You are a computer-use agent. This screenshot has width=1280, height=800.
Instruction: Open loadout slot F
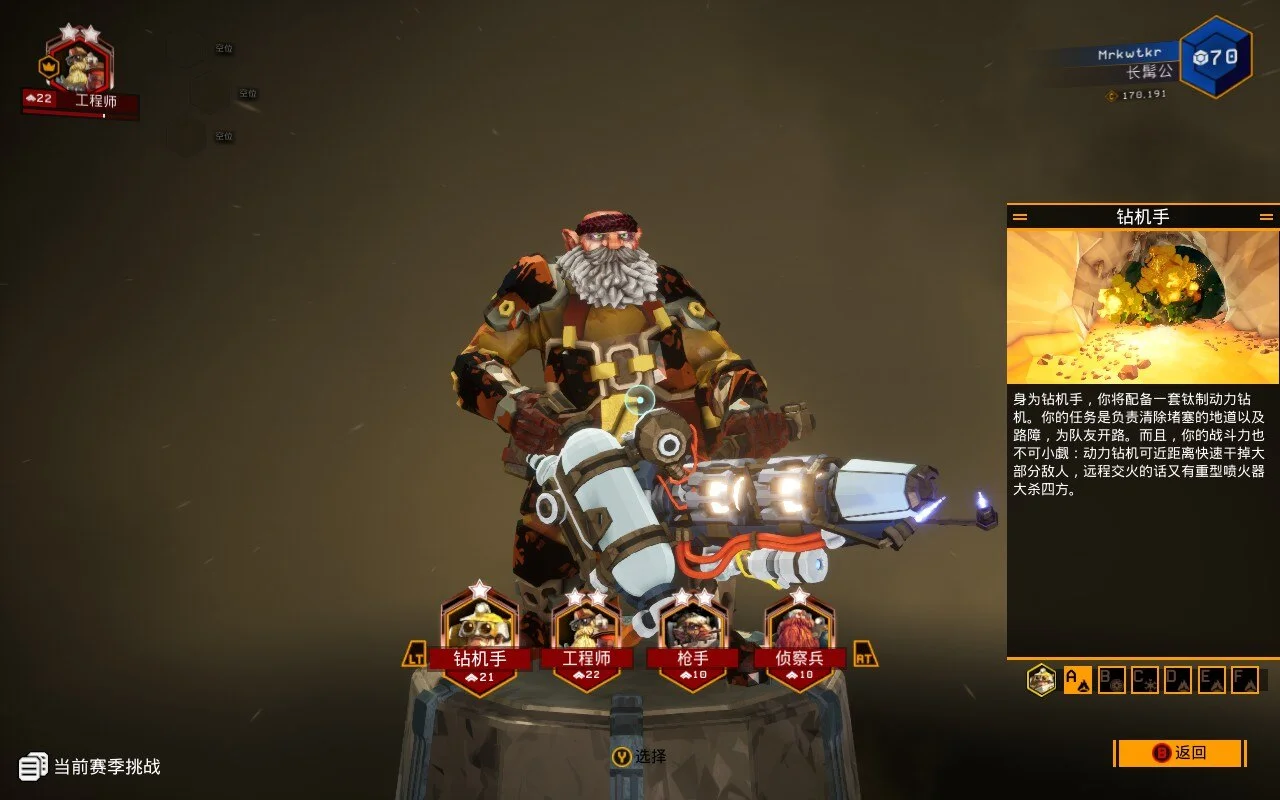tap(1244, 680)
